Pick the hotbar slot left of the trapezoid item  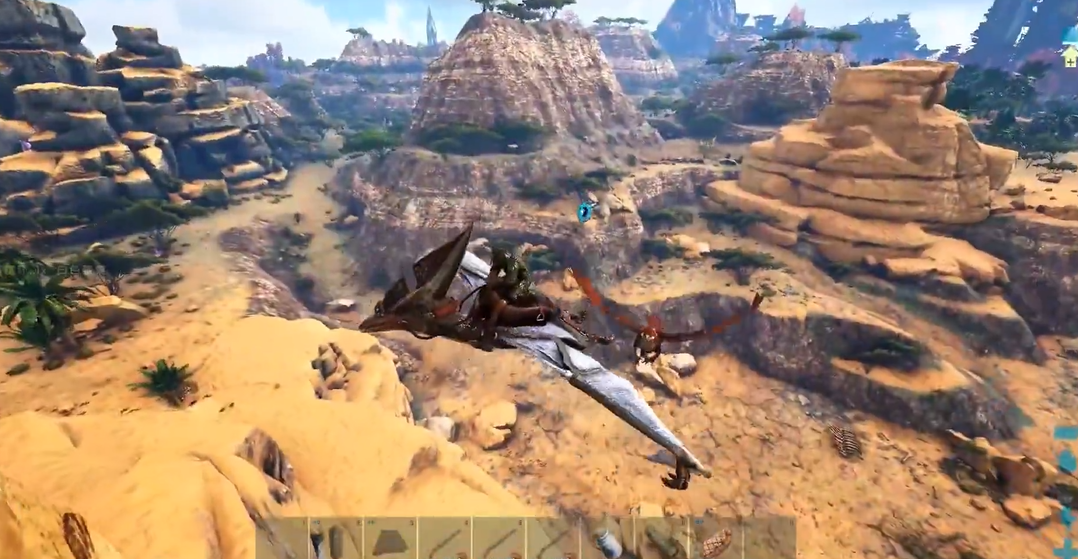tap(335, 539)
